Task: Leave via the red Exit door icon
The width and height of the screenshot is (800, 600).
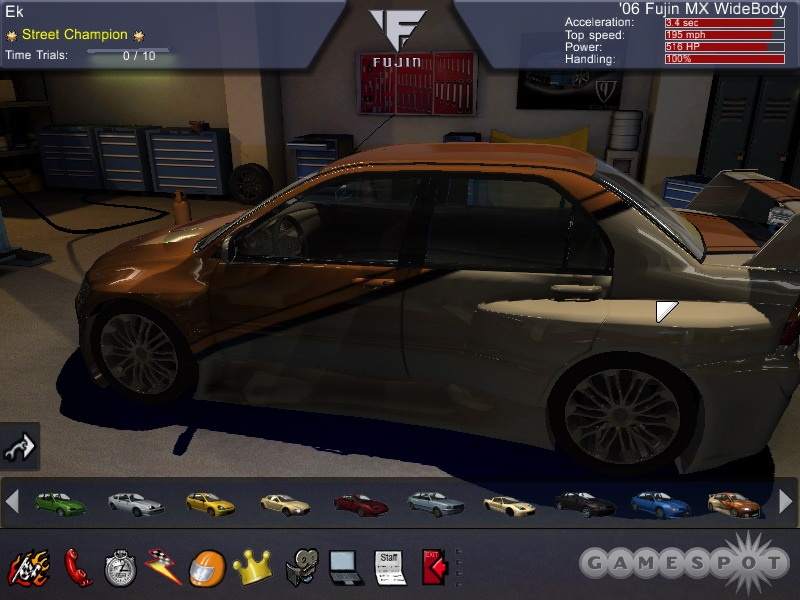Action: point(434,567)
